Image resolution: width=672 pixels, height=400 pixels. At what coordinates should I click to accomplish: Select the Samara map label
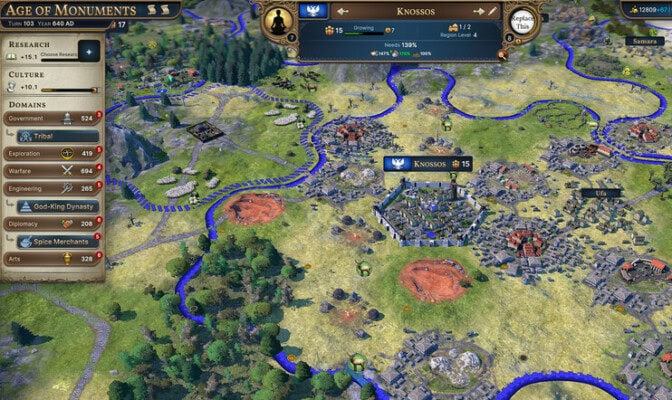pos(640,41)
